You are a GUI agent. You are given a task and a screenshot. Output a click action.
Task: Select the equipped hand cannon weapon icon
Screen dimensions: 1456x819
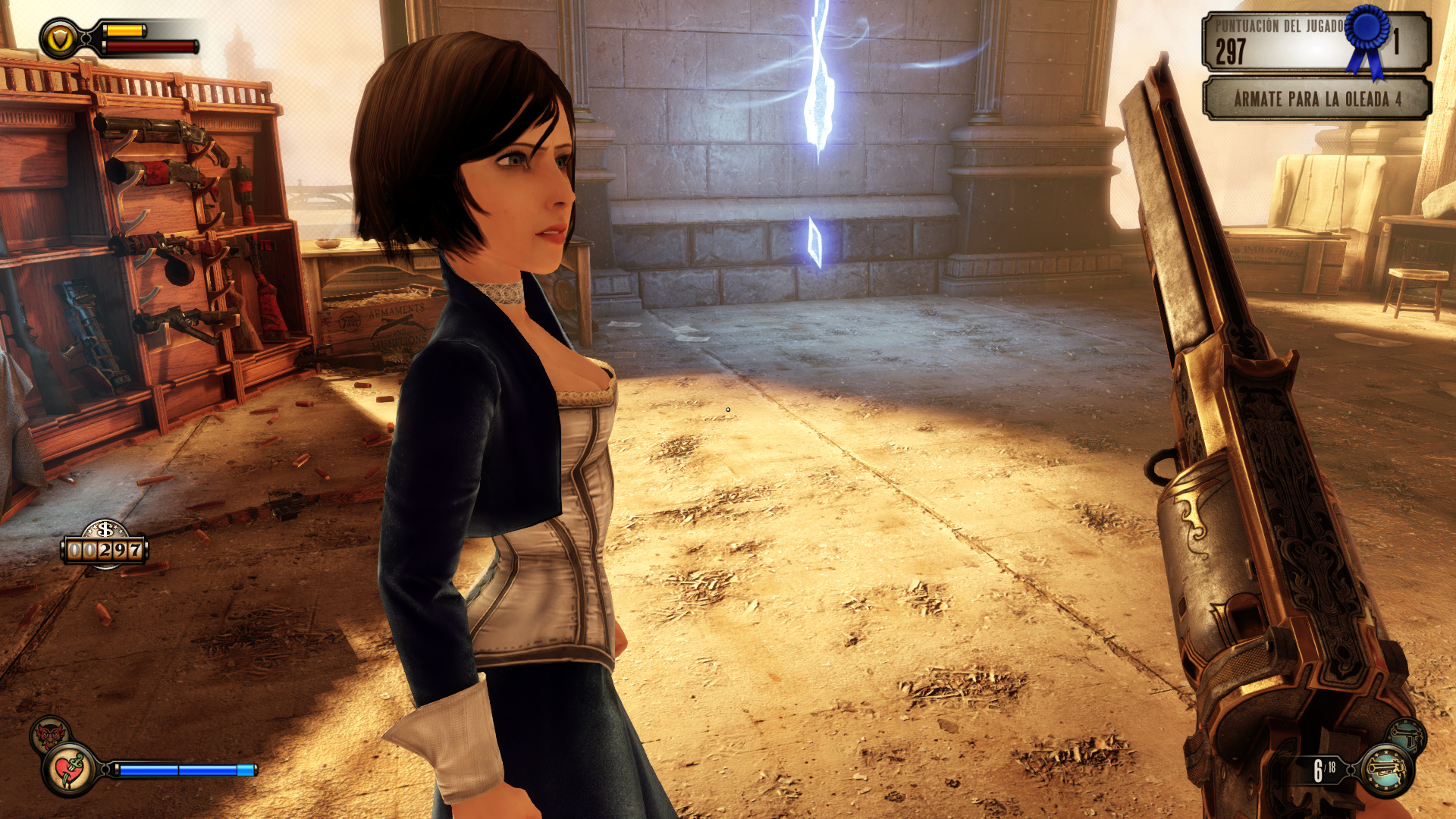click(x=1386, y=770)
